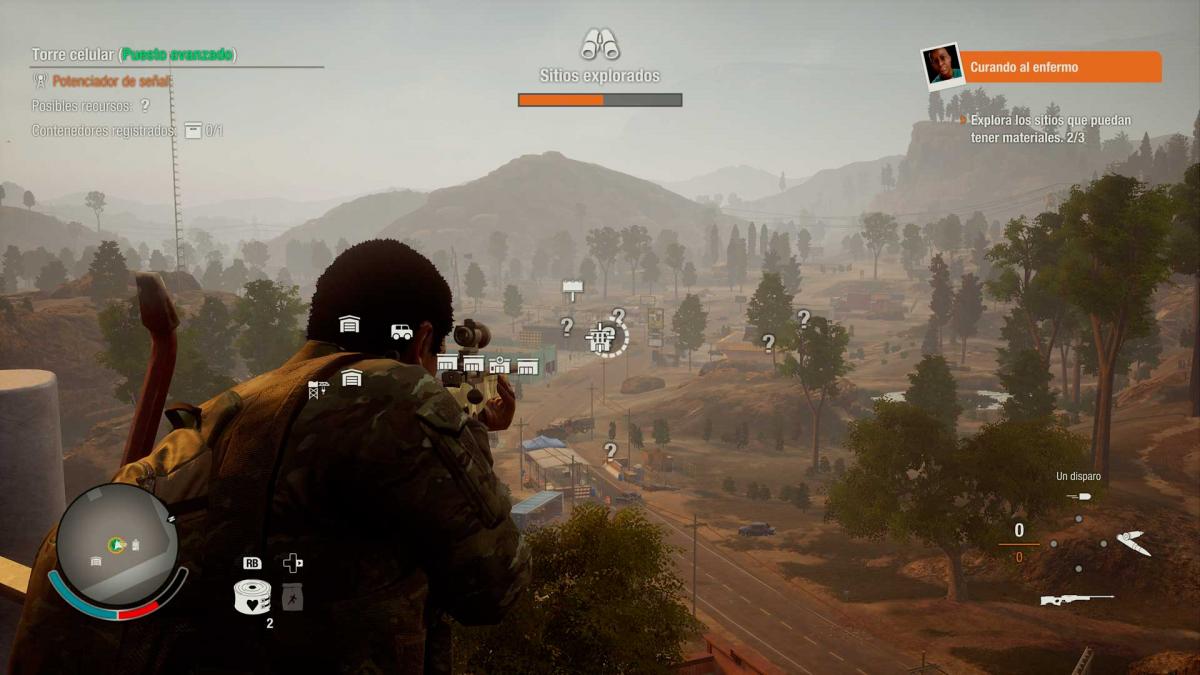Viewport: 1200px width, 675px height.
Task: Click the mission giver's portrait photo
Action: (941, 67)
